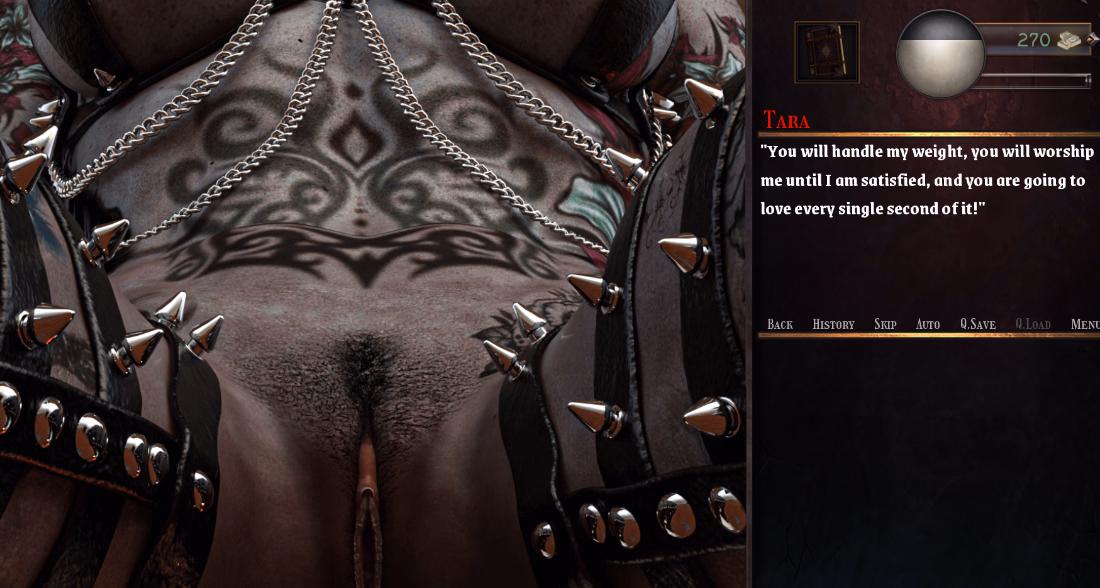Click the Q.Save quick save button
This screenshot has width=1100, height=588.
tap(977, 324)
